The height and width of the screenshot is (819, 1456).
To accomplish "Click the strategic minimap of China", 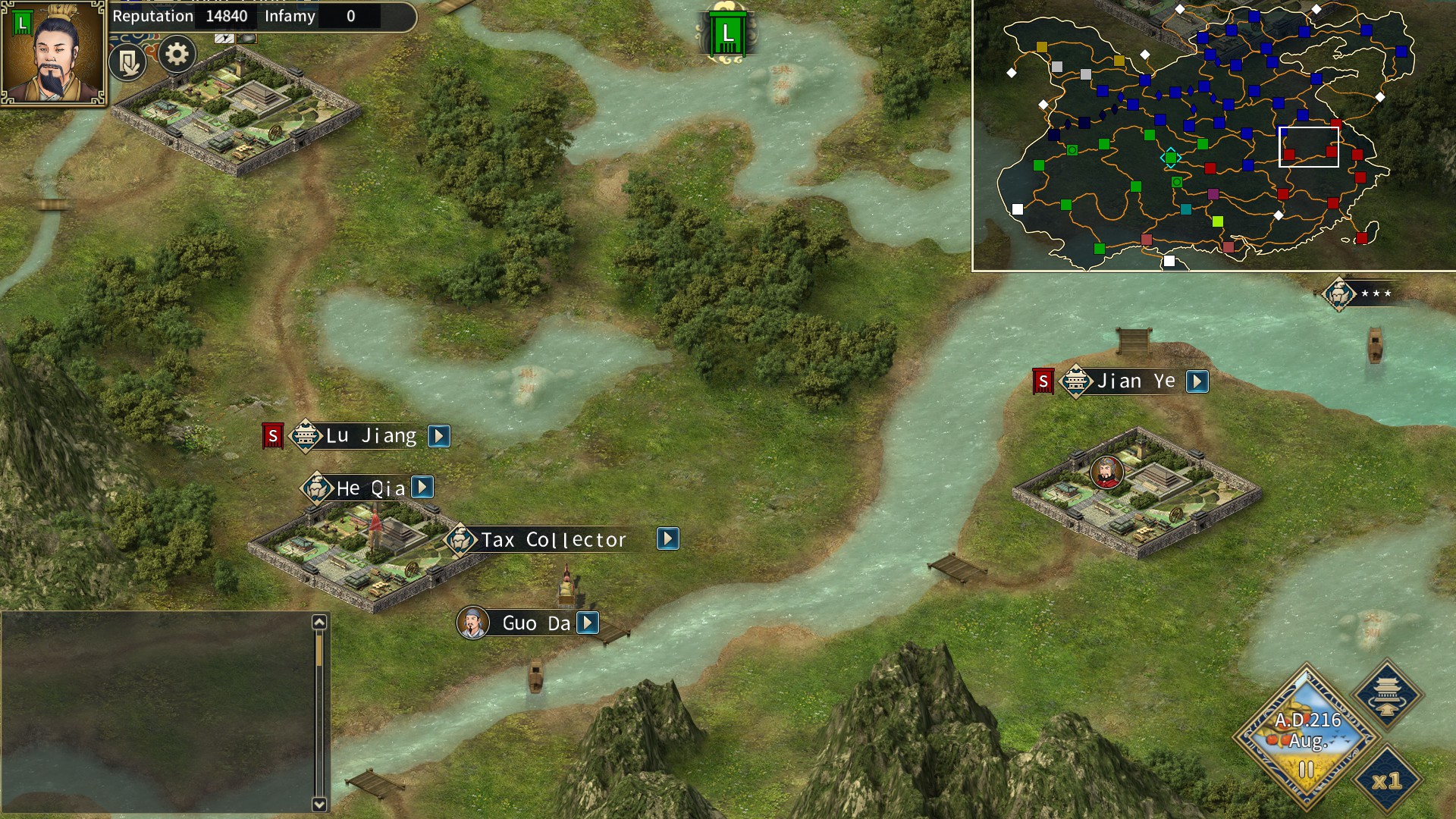I will (x=1213, y=135).
